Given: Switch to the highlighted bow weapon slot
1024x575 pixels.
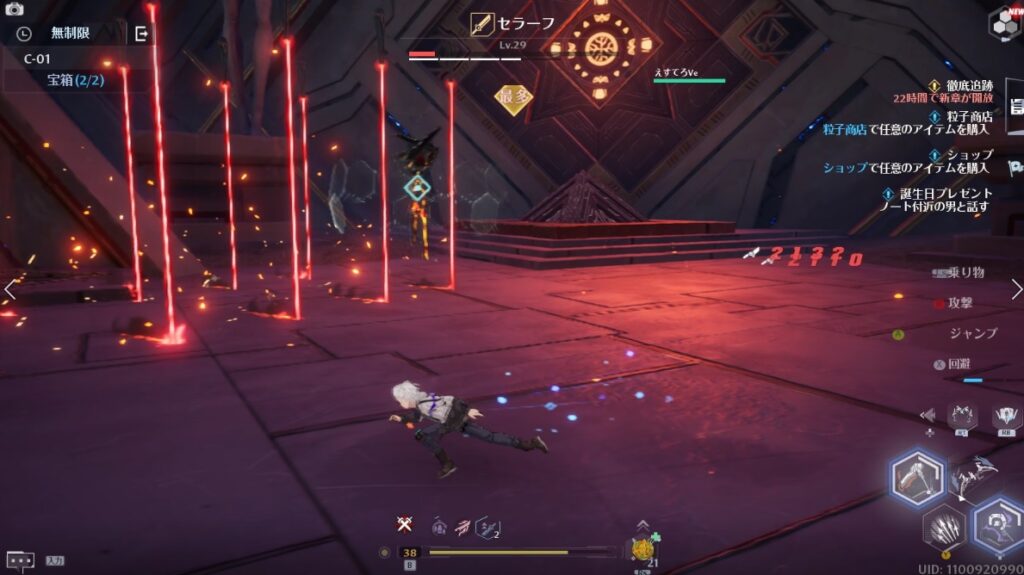Looking at the screenshot, I should 916,479.
